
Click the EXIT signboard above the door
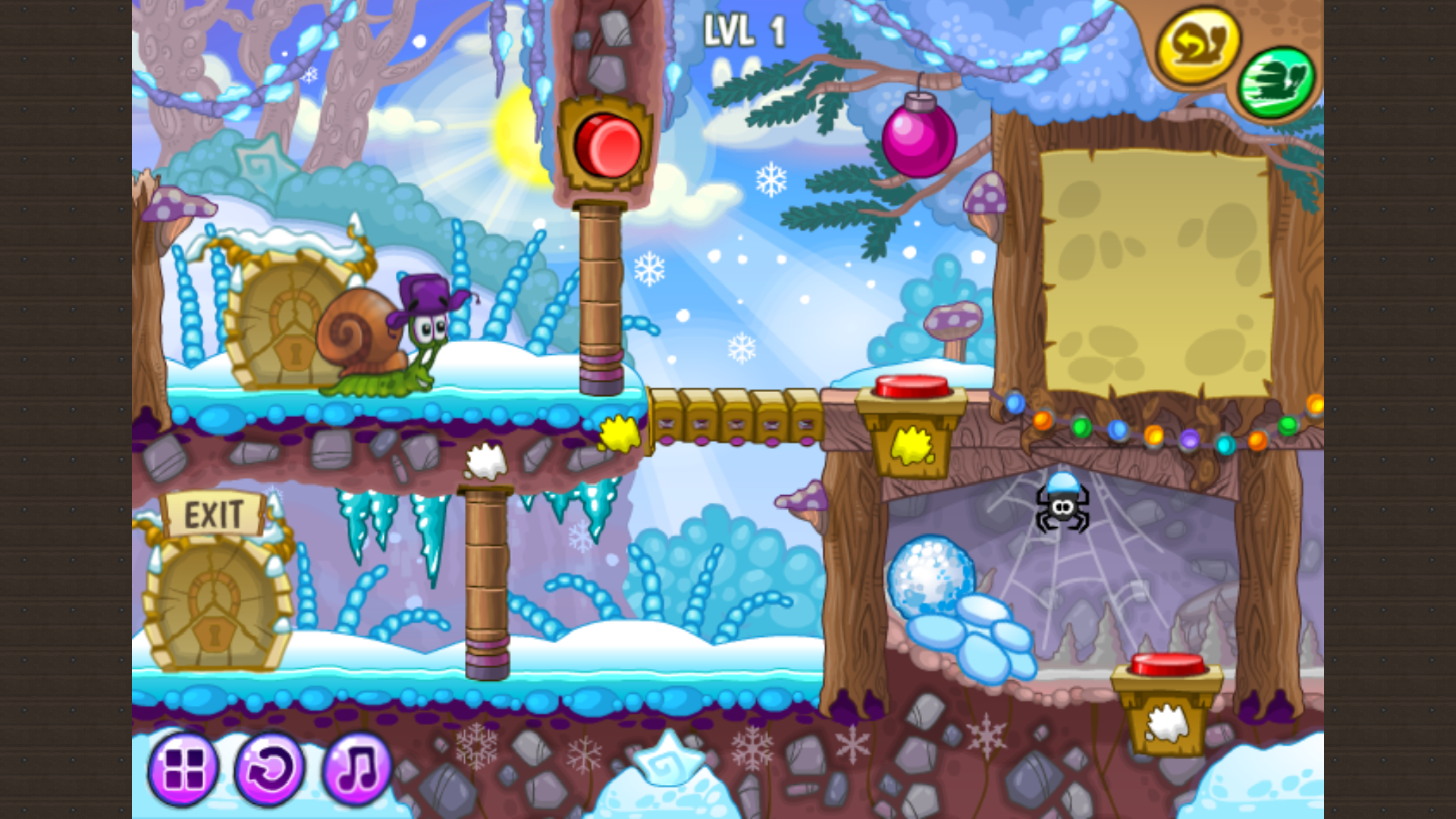coord(215,513)
